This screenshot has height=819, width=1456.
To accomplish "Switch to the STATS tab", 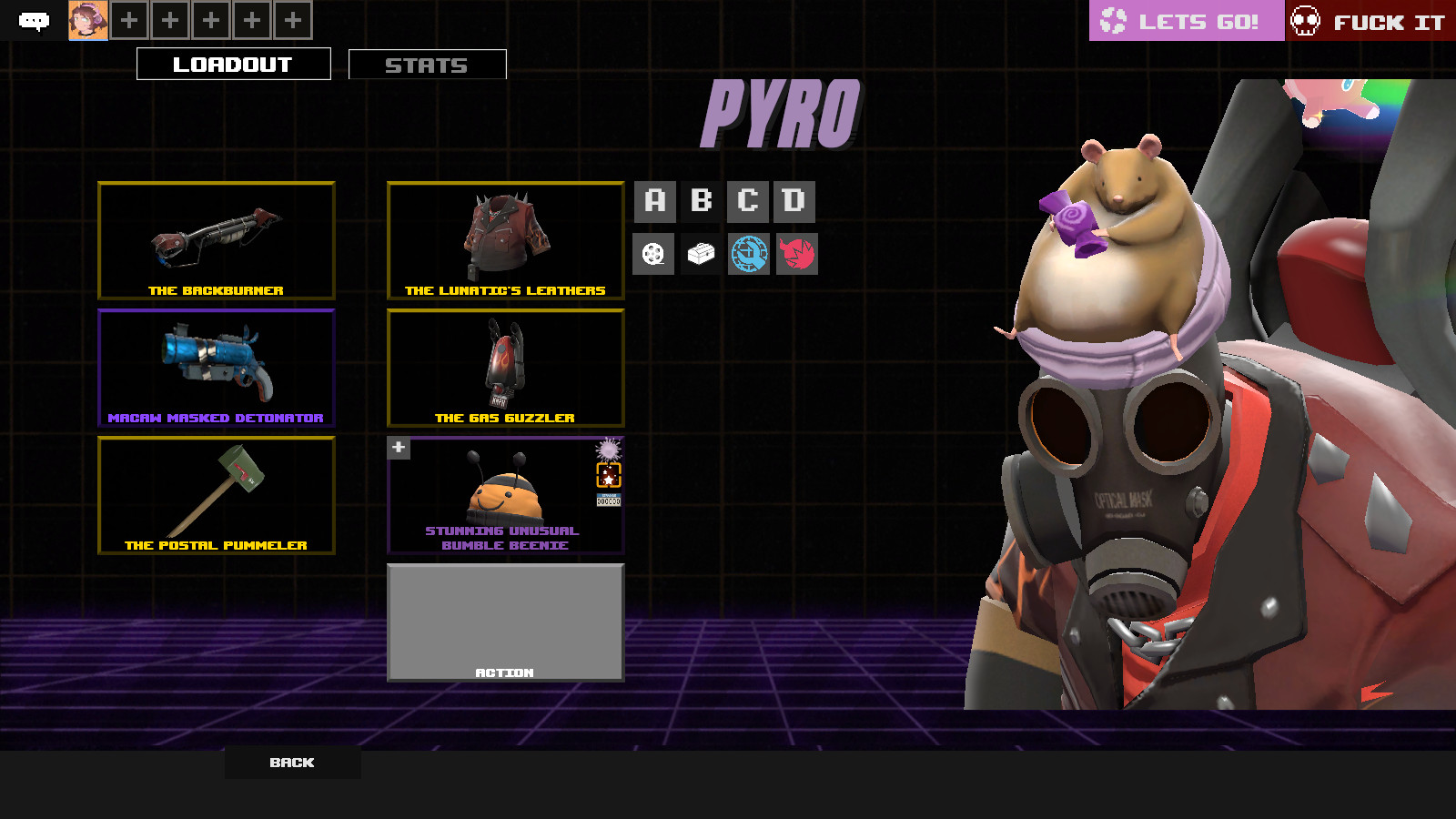I will coord(427,64).
